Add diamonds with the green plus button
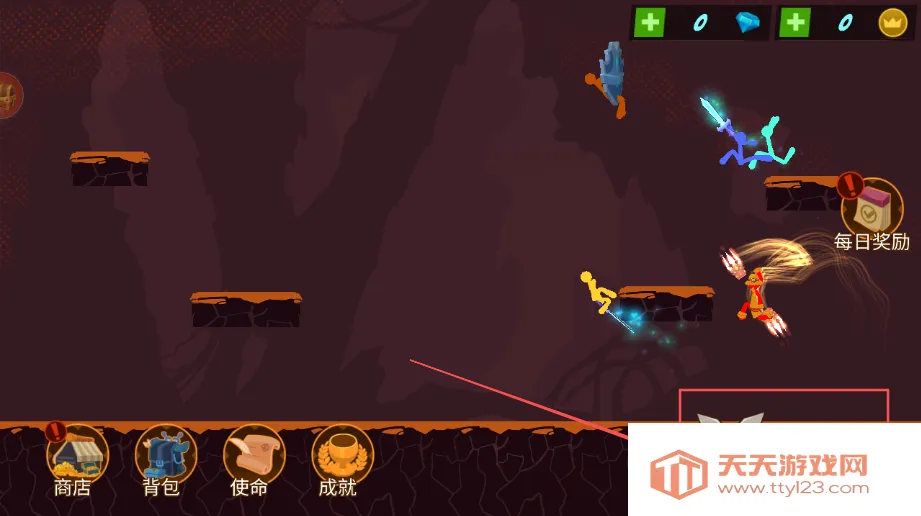 coord(650,23)
